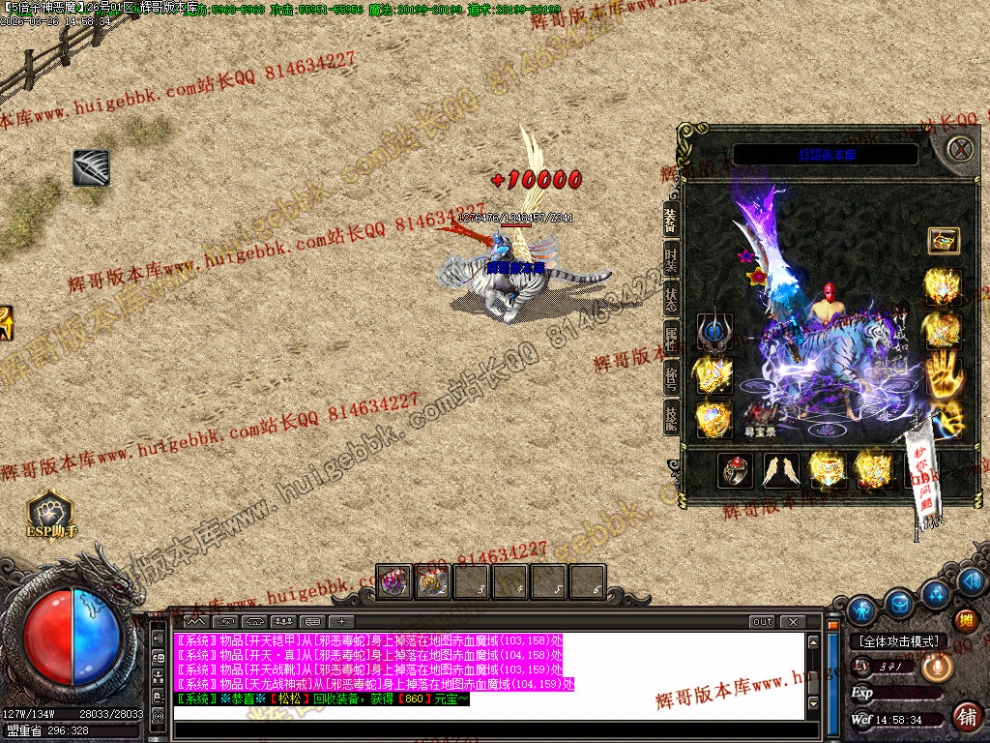Open the treasure chest icon in equipment panel

pyautogui.click(x=942, y=240)
